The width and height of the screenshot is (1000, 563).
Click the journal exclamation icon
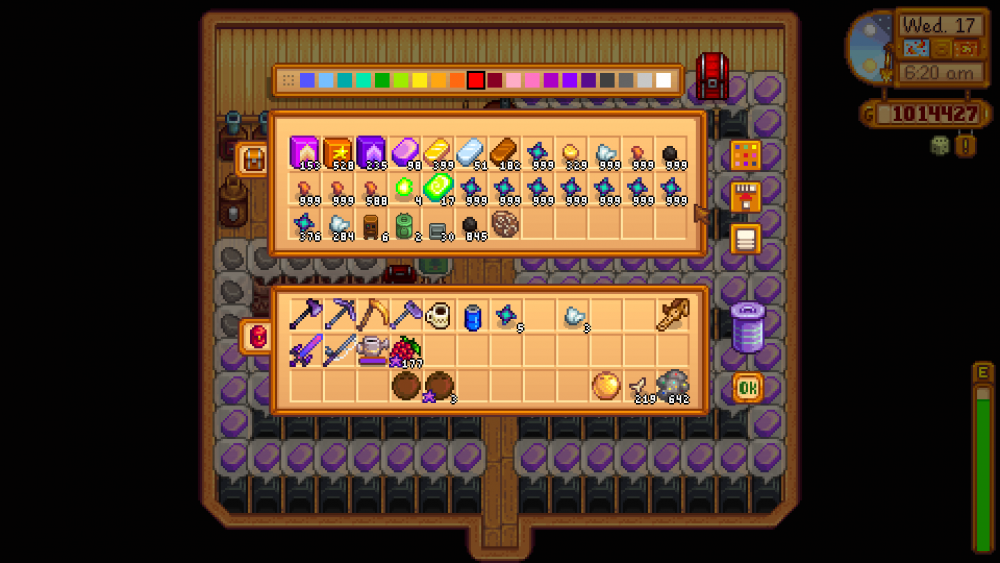(x=965, y=146)
